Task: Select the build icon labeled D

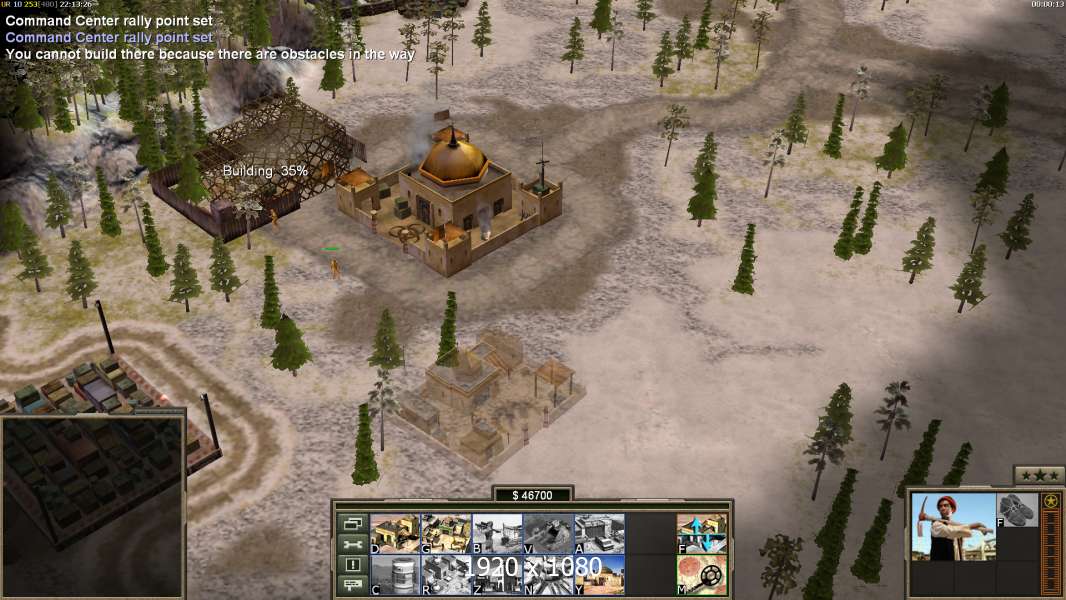Action: tap(395, 533)
